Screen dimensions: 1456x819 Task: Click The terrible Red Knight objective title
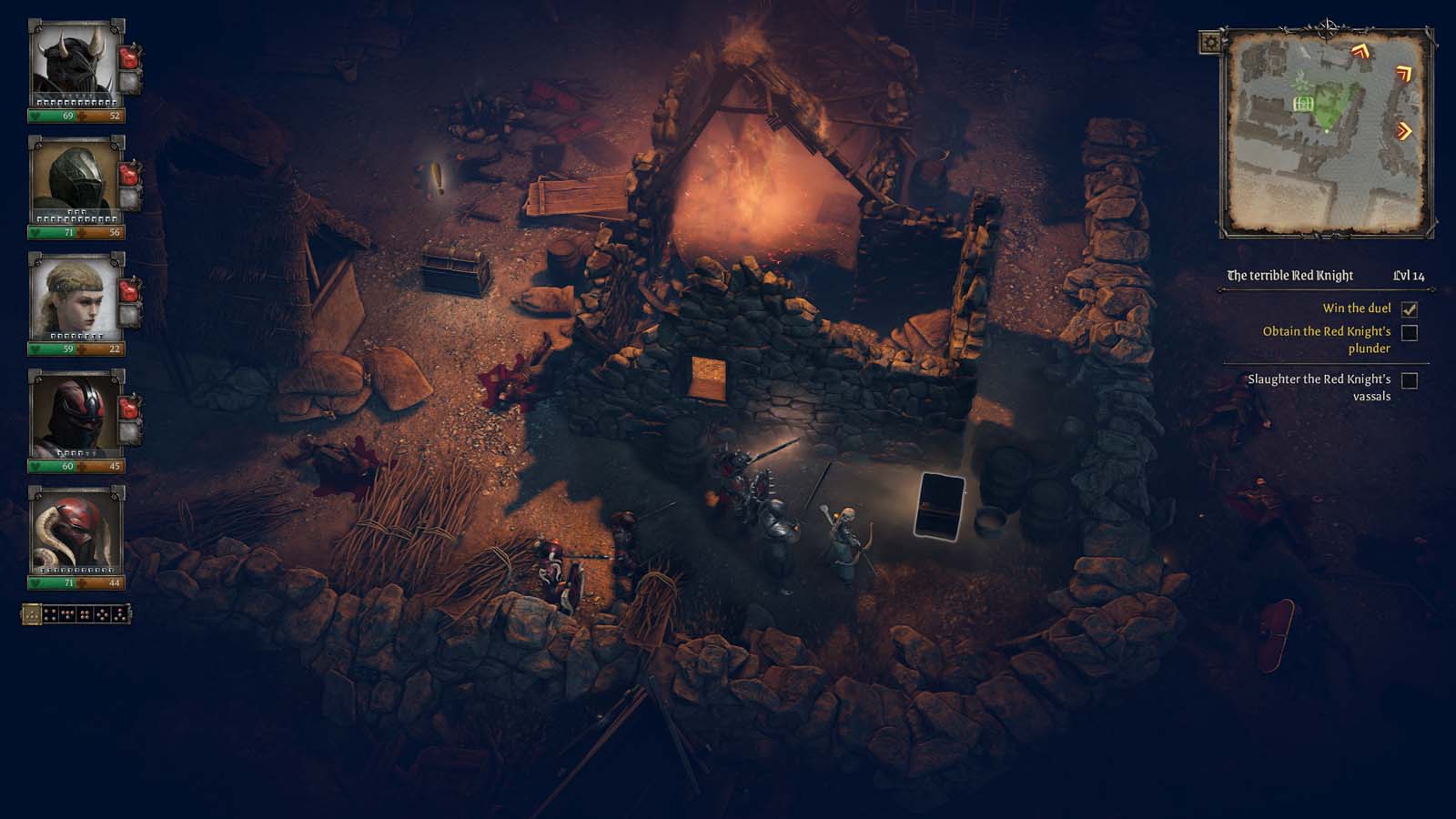click(1290, 271)
